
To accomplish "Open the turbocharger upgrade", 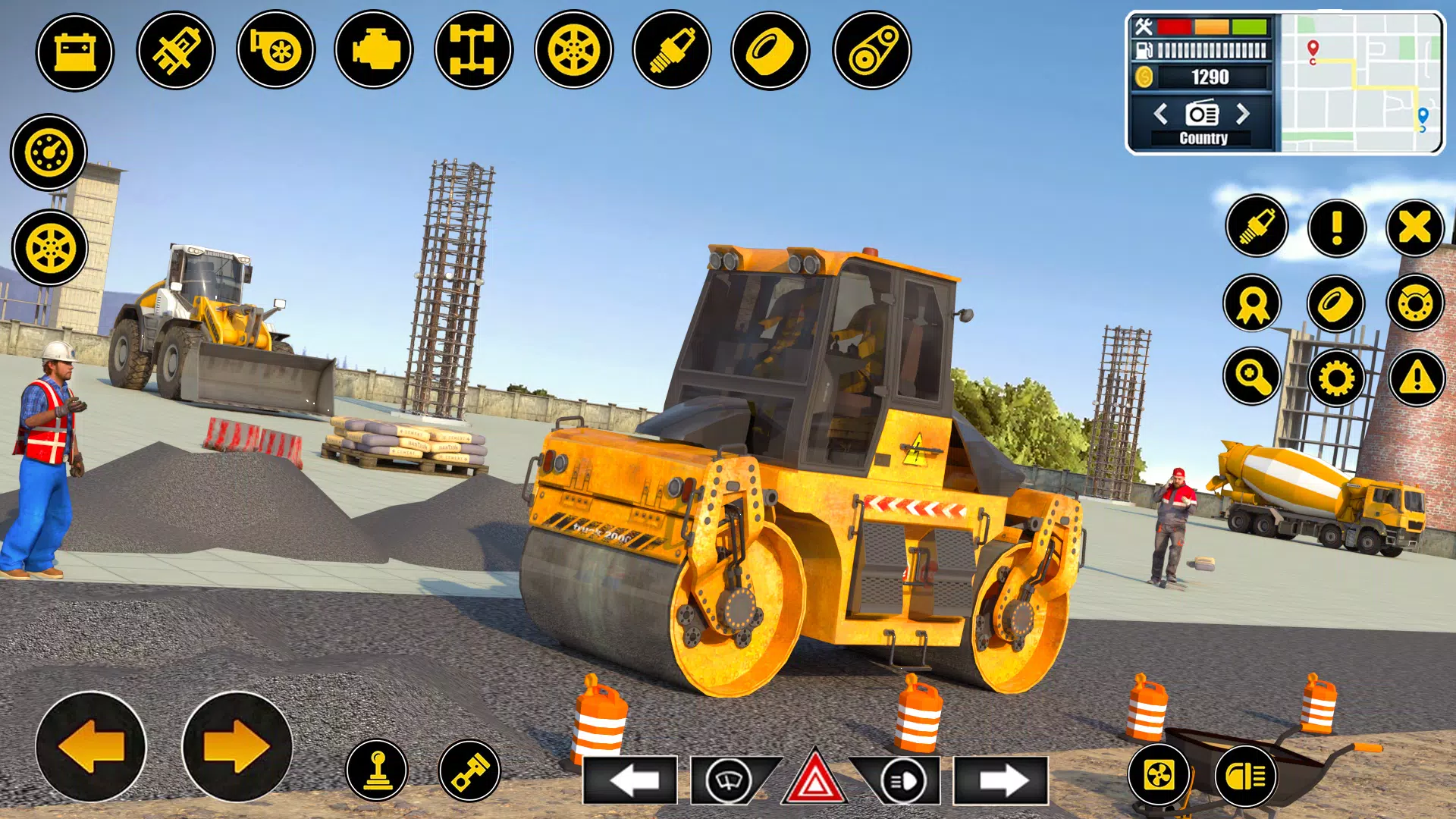I will point(279,50).
